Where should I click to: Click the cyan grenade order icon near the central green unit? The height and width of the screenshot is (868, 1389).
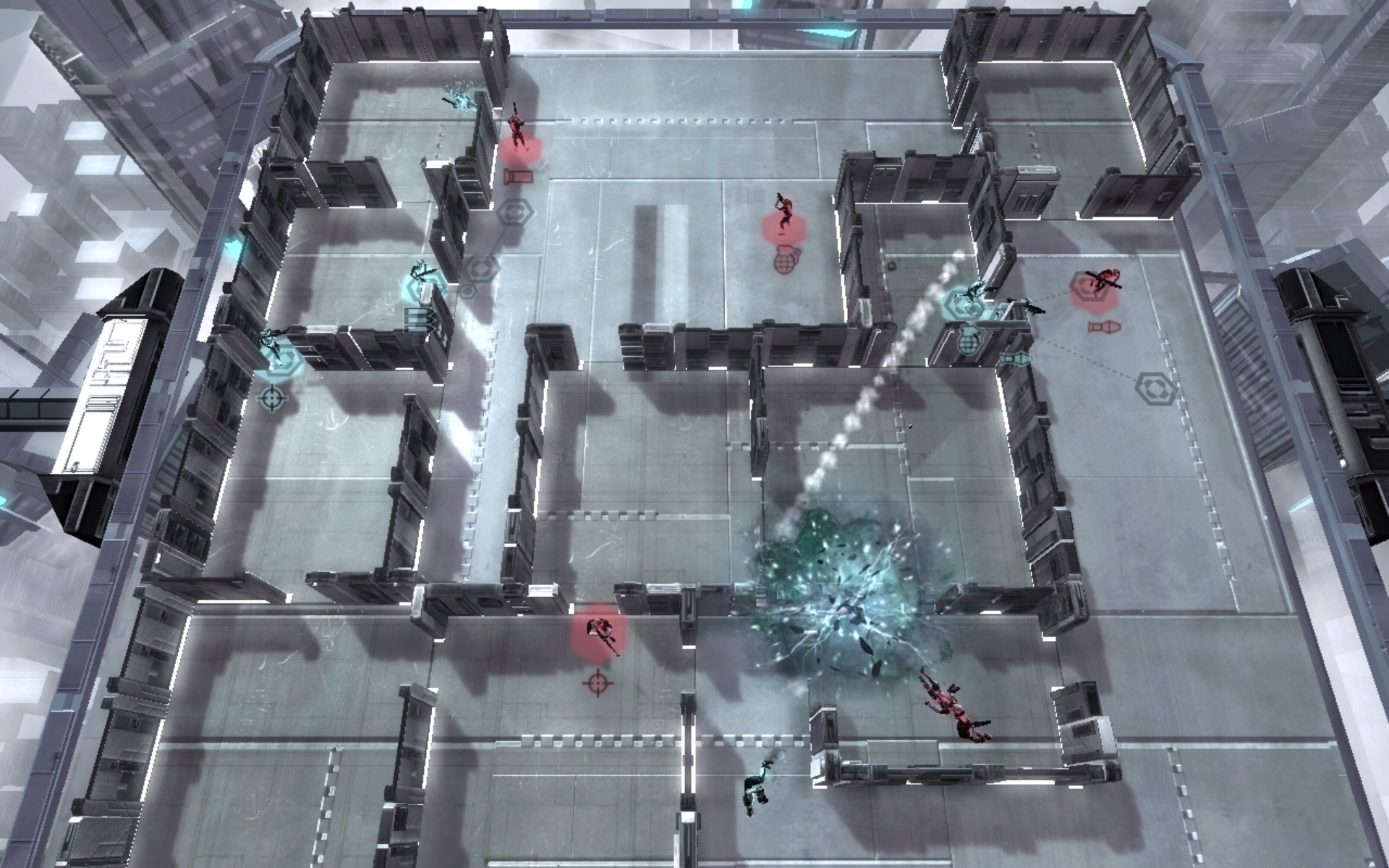[x=969, y=340]
